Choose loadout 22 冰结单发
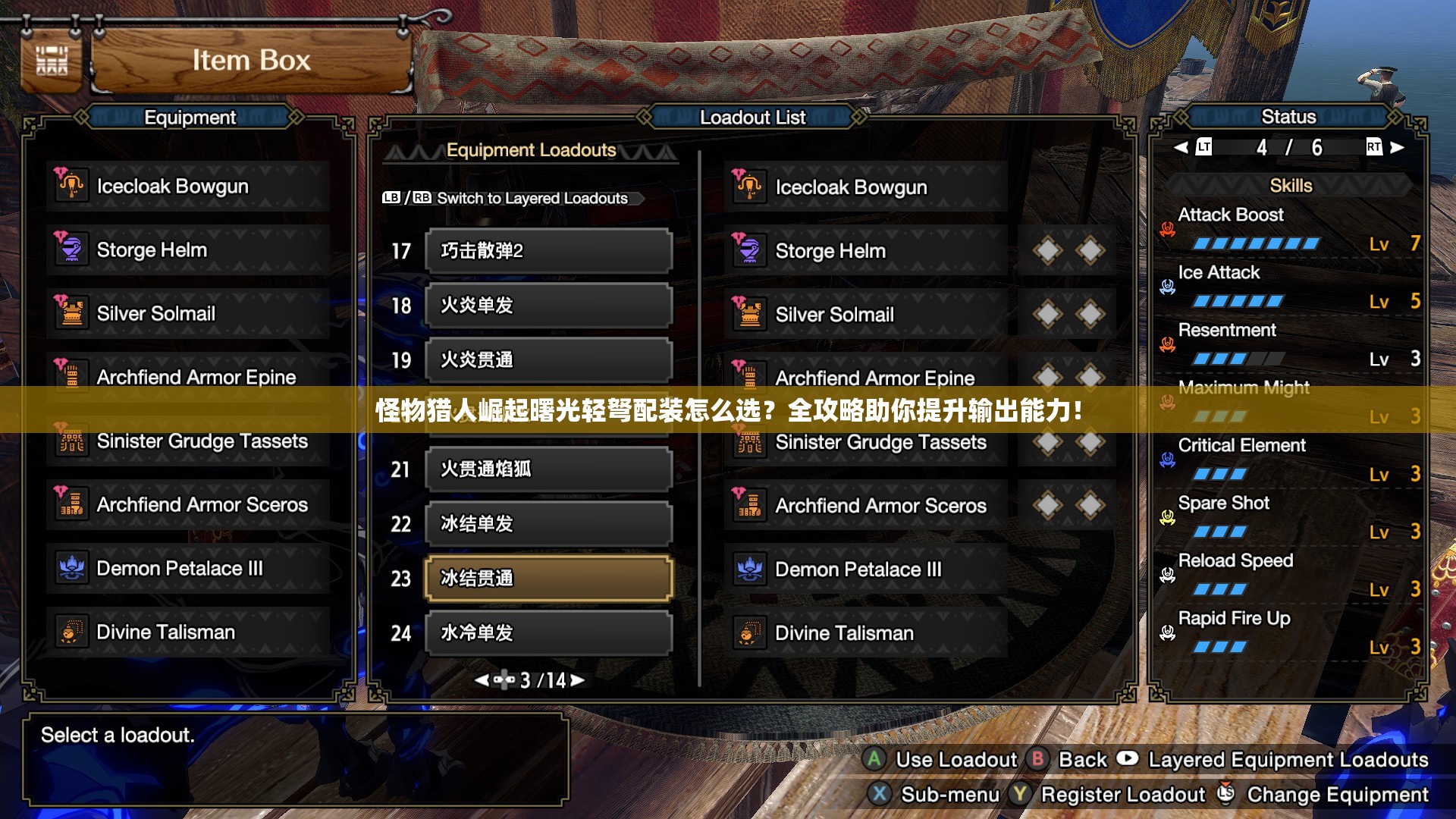The height and width of the screenshot is (819, 1456). [x=548, y=524]
